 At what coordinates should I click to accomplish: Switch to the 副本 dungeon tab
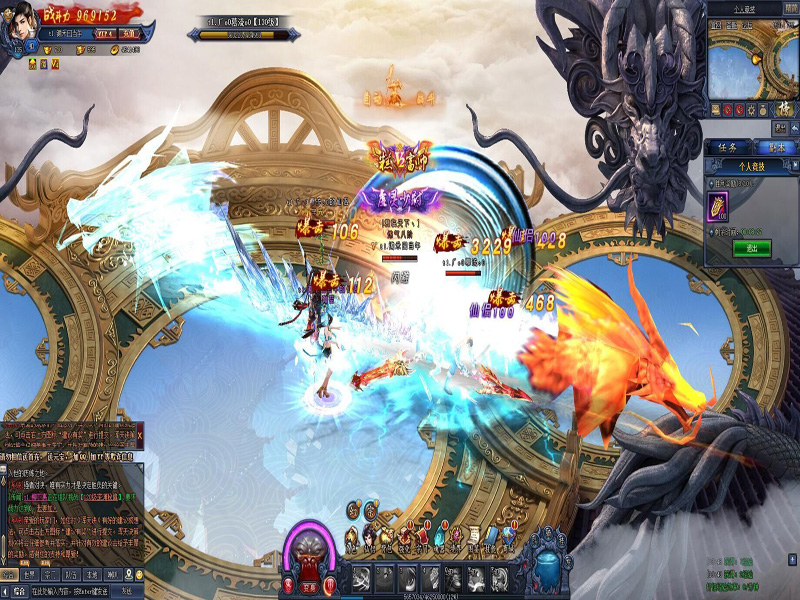776,147
